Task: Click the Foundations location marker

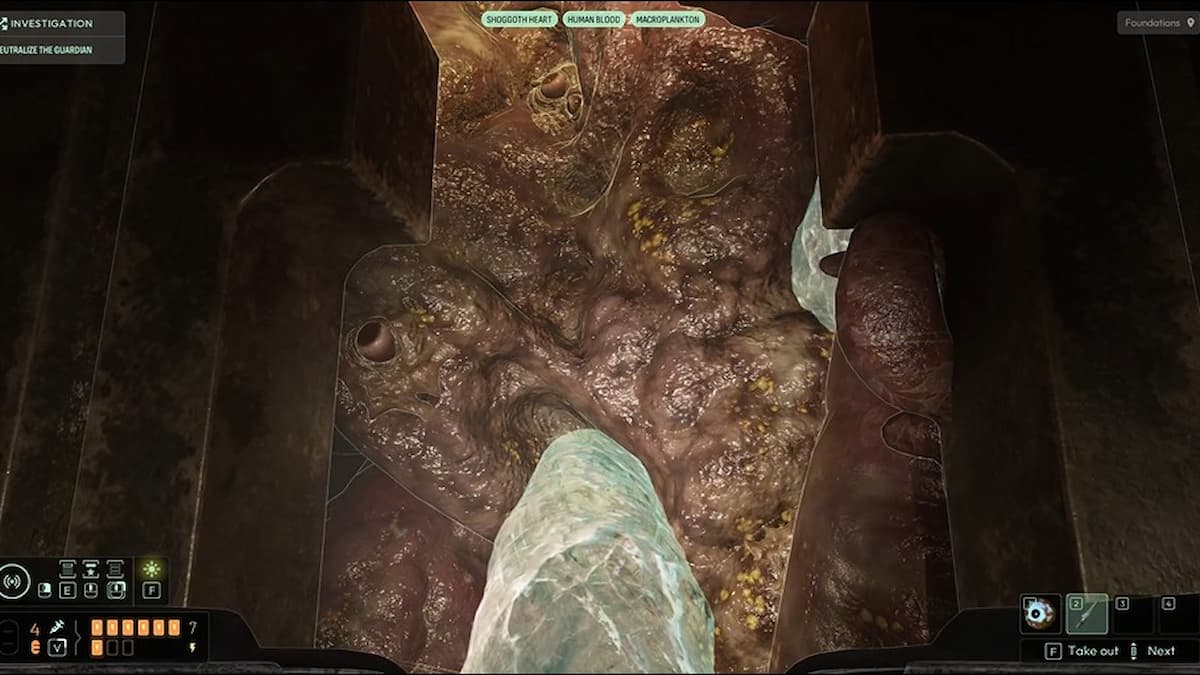Action: (1155, 23)
